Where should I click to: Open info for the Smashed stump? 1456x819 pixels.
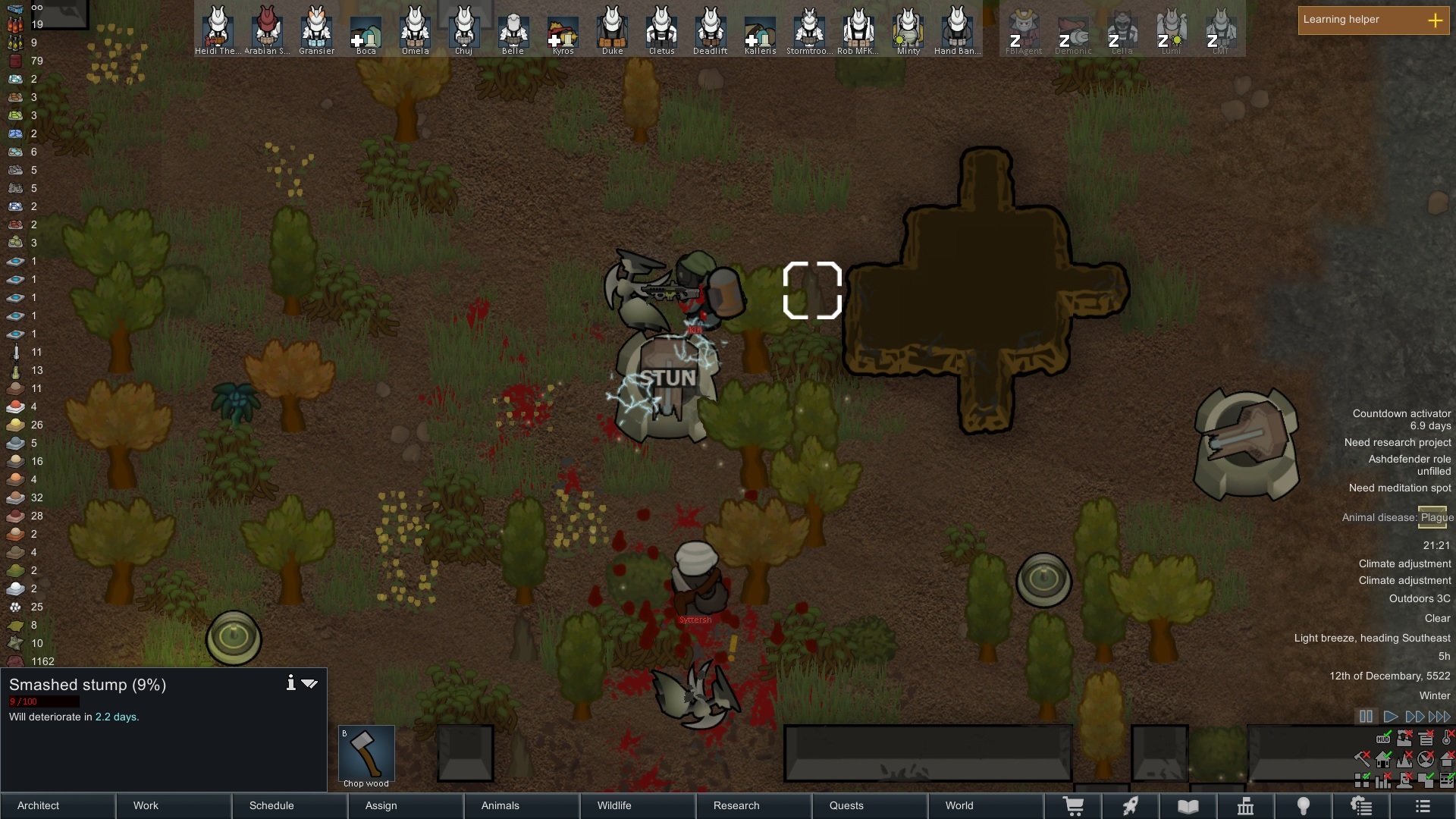click(290, 683)
